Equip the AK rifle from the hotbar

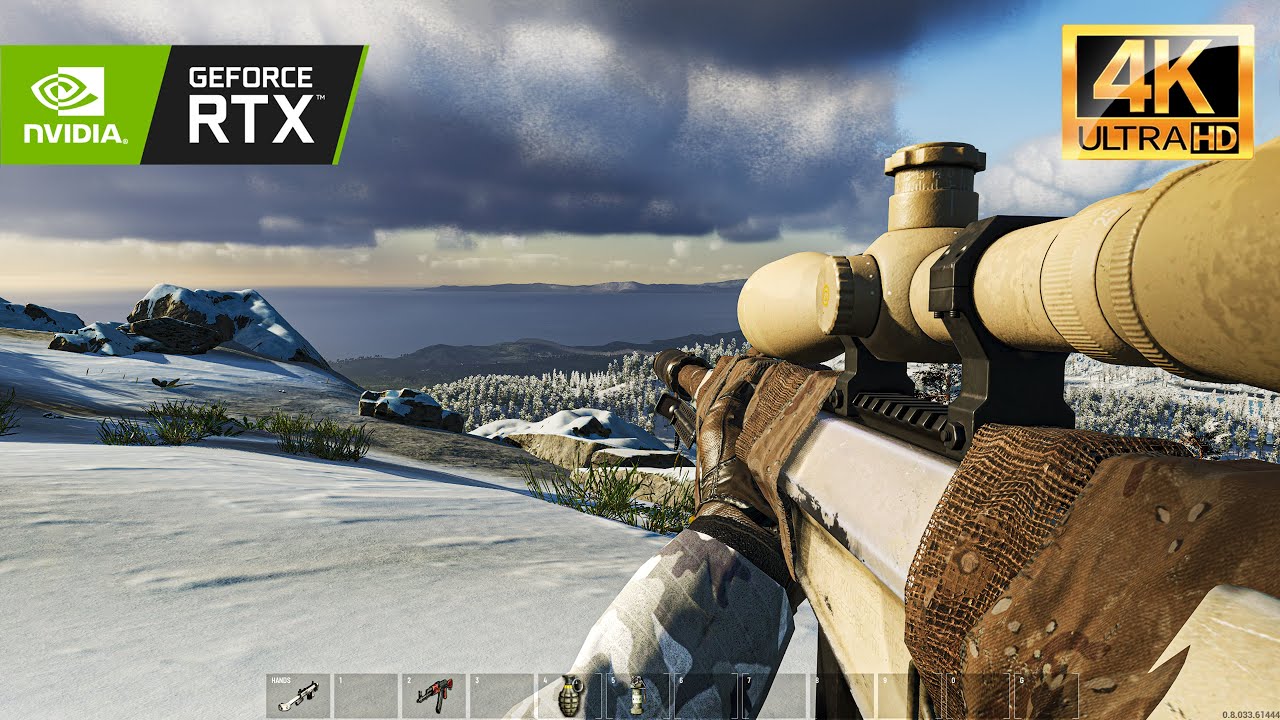[434, 694]
